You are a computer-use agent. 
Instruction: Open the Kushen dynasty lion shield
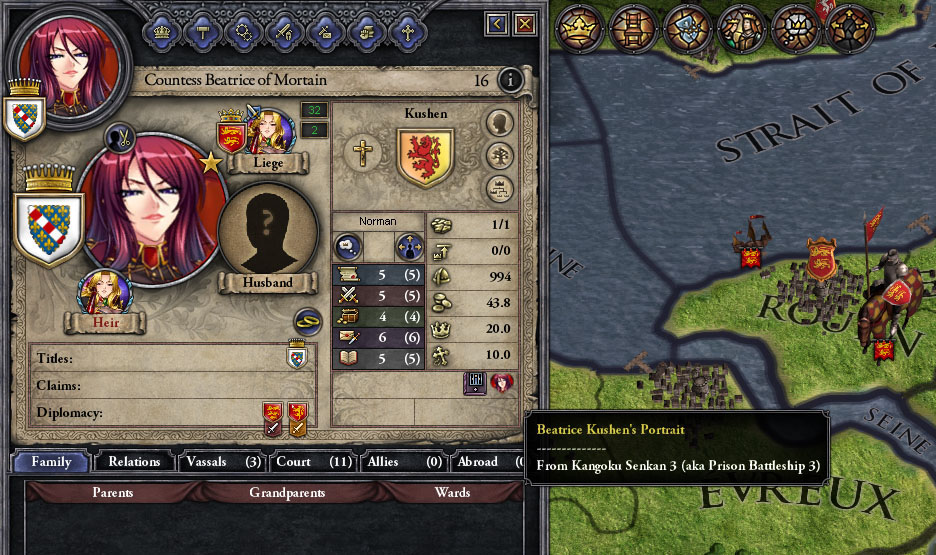(425, 157)
